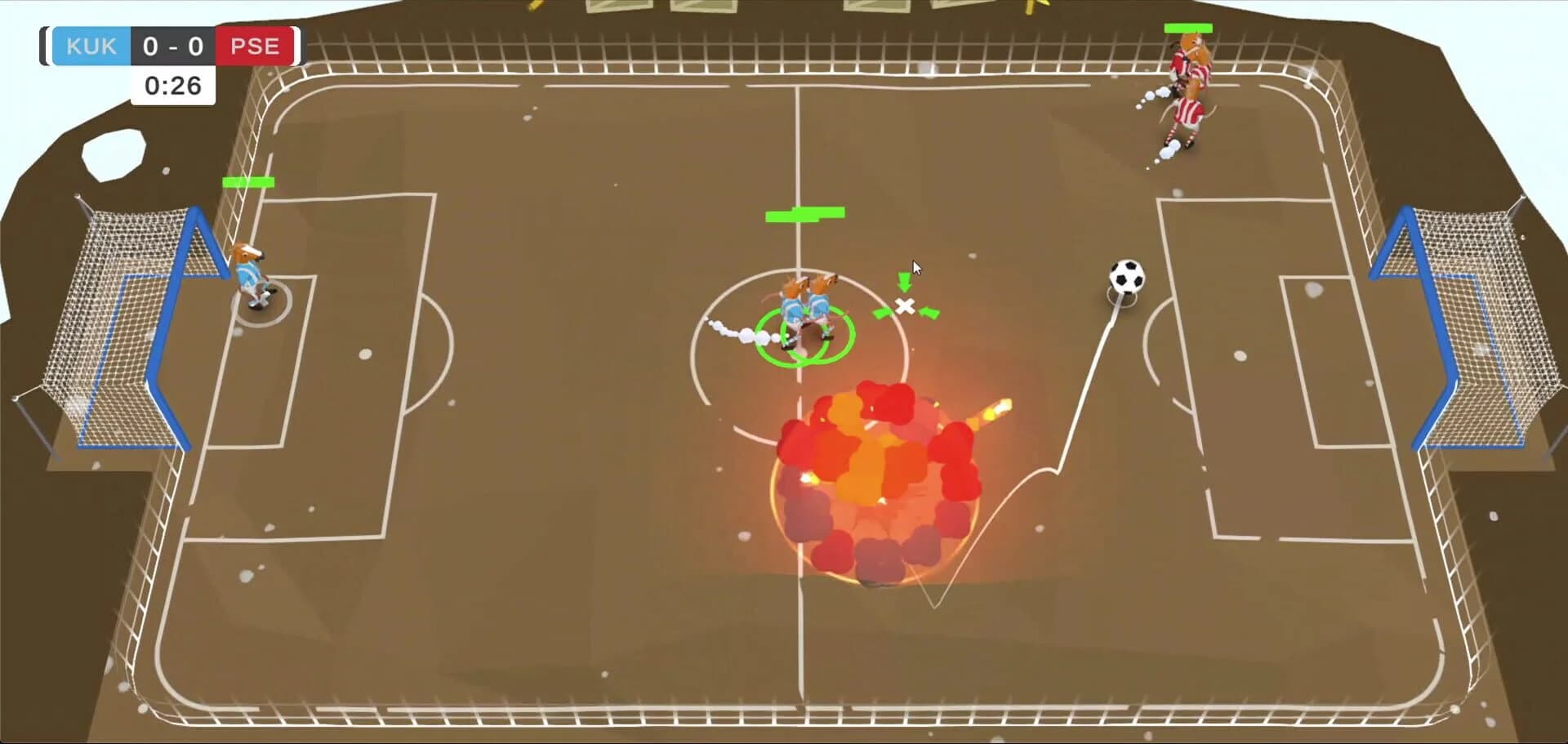This screenshot has height=744, width=1568.
Task: Click the white X target marker near midfield
Action: [x=905, y=305]
